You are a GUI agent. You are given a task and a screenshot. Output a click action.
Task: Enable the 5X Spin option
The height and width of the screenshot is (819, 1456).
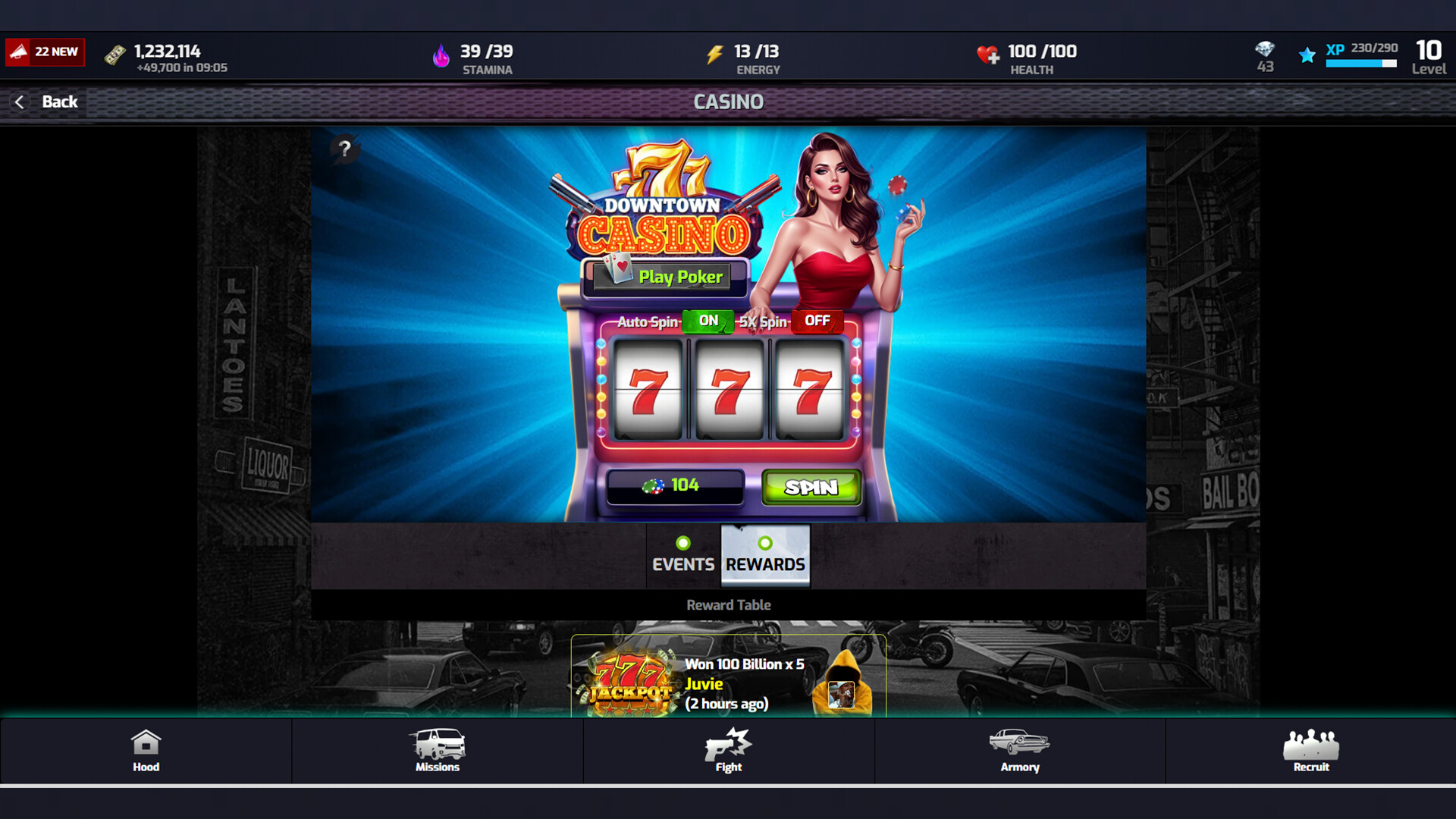tap(817, 321)
